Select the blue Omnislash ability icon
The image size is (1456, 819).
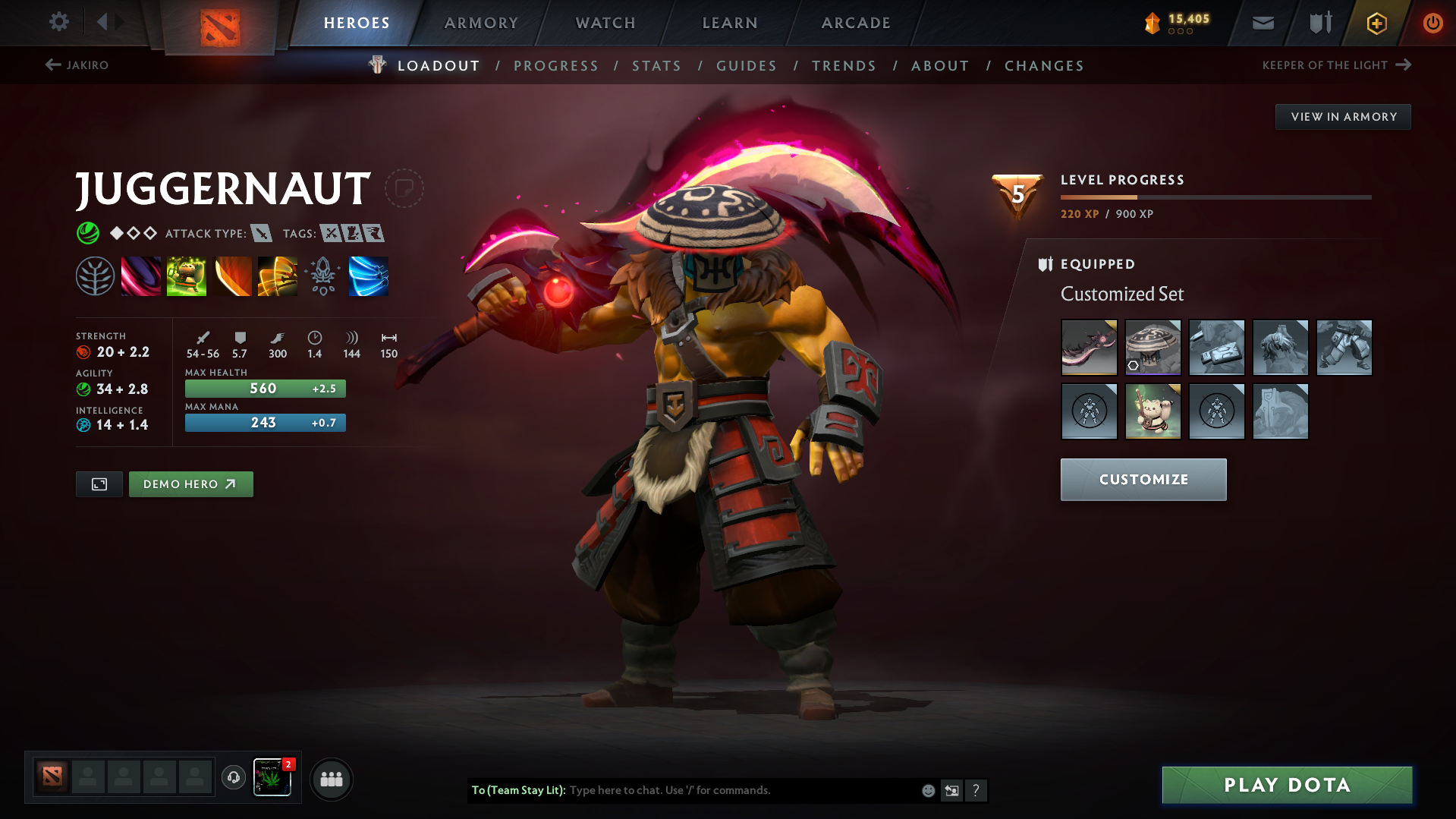(369, 276)
